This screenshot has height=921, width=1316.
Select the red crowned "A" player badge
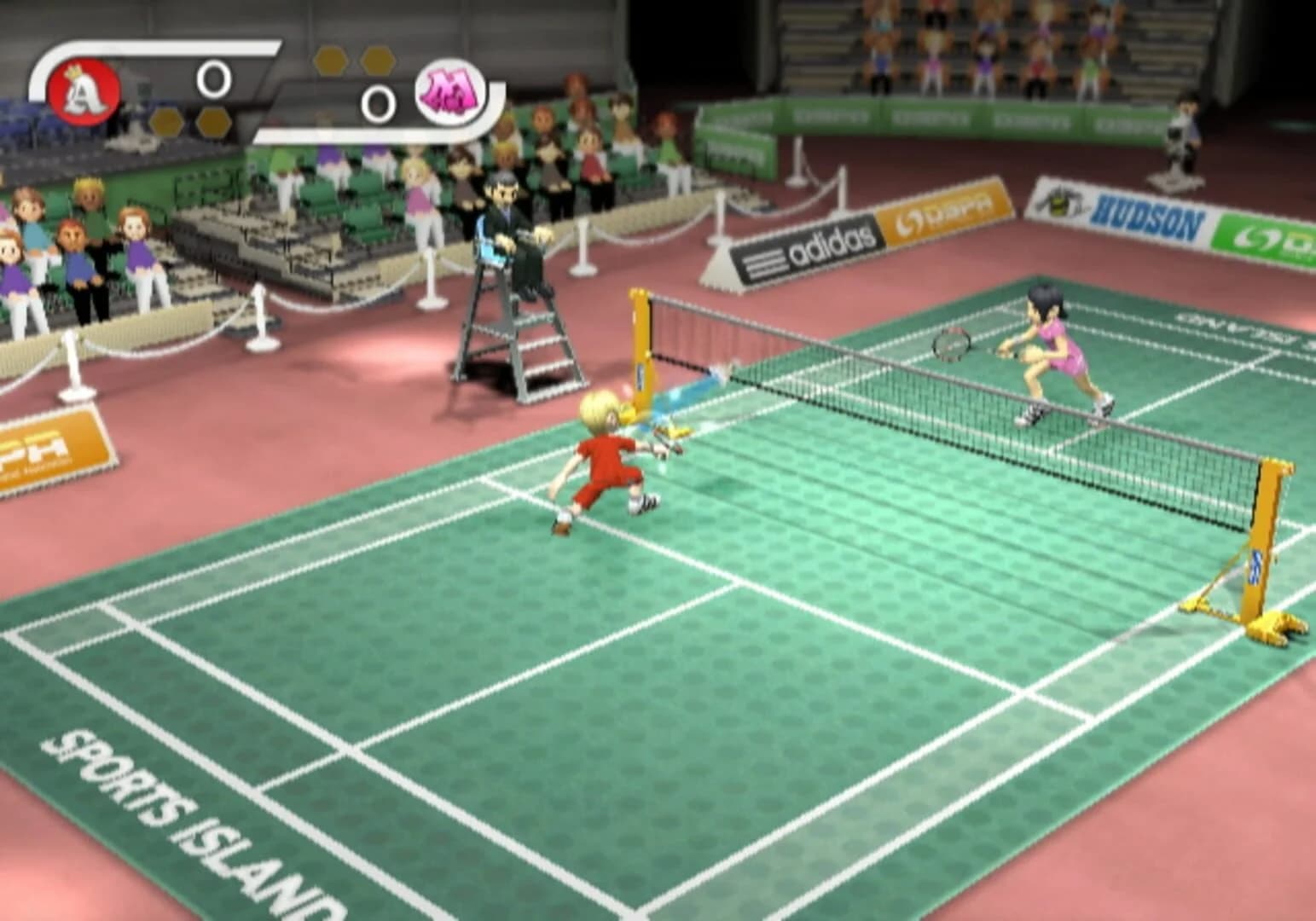click(82, 91)
